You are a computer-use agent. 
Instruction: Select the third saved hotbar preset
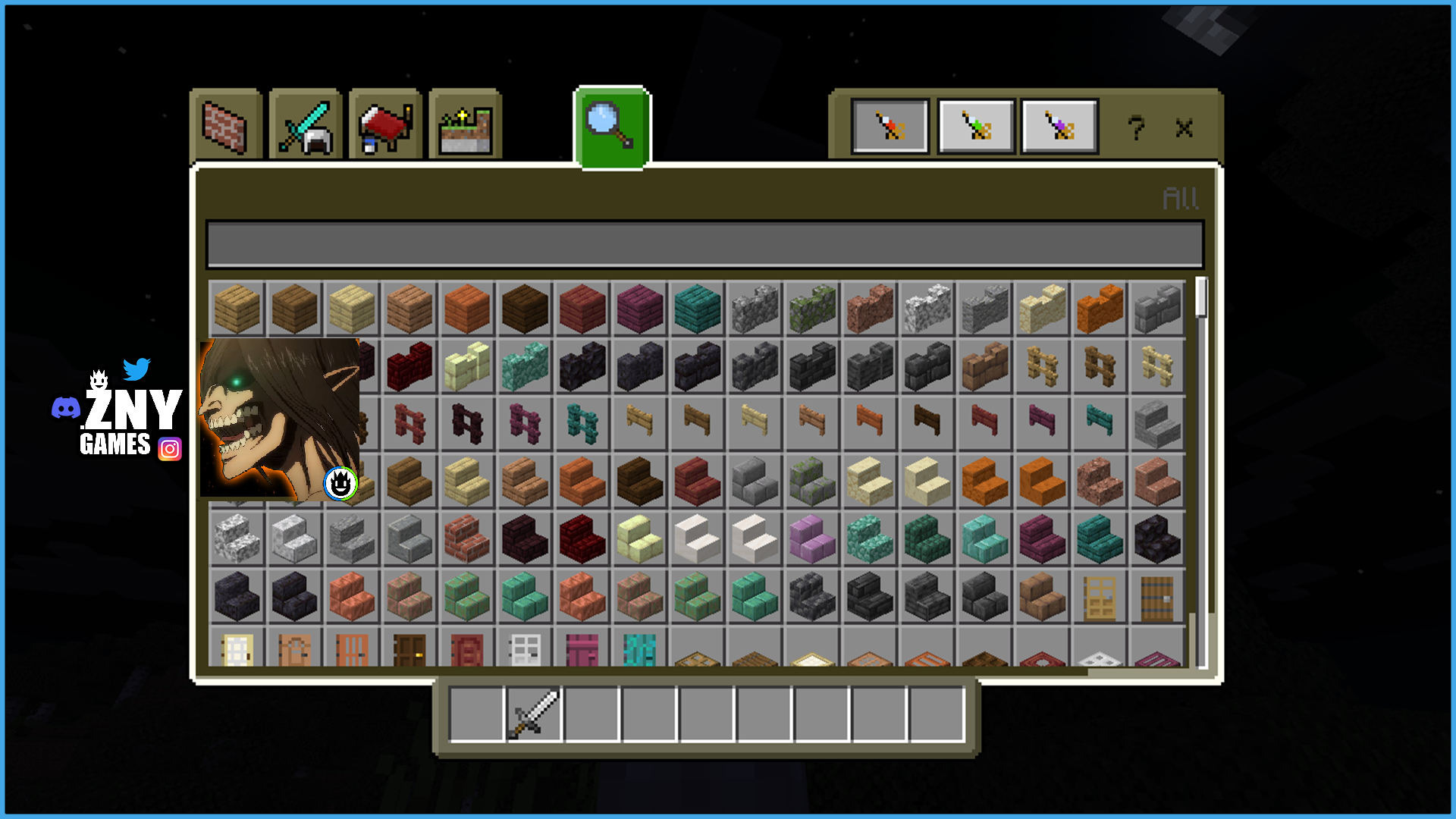[1059, 127]
